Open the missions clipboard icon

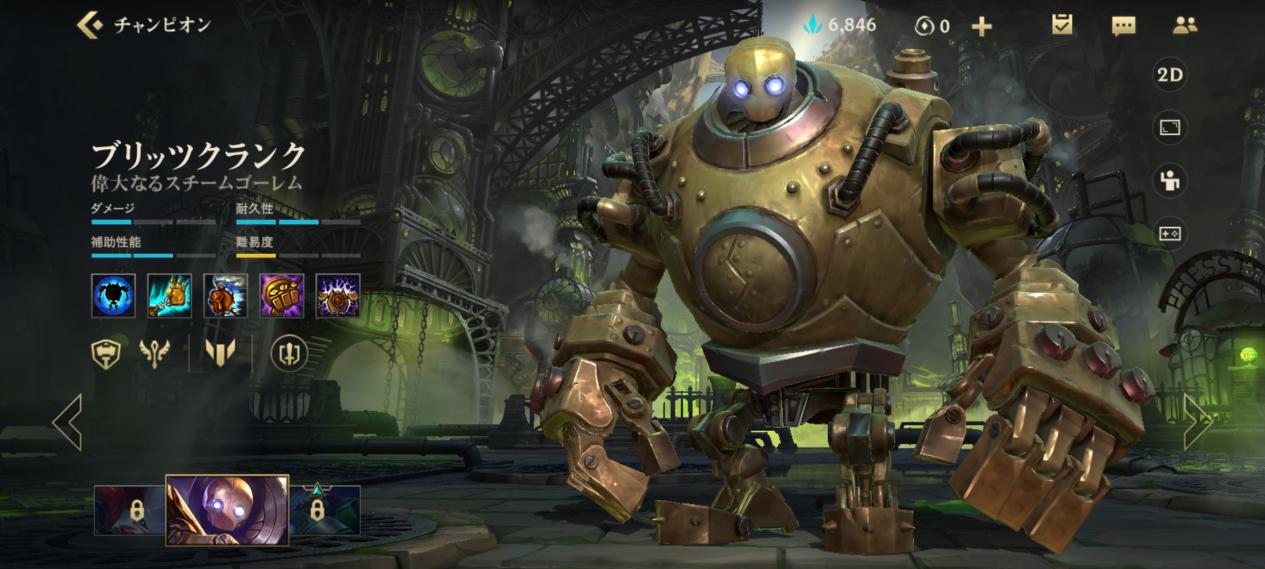click(x=1062, y=26)
